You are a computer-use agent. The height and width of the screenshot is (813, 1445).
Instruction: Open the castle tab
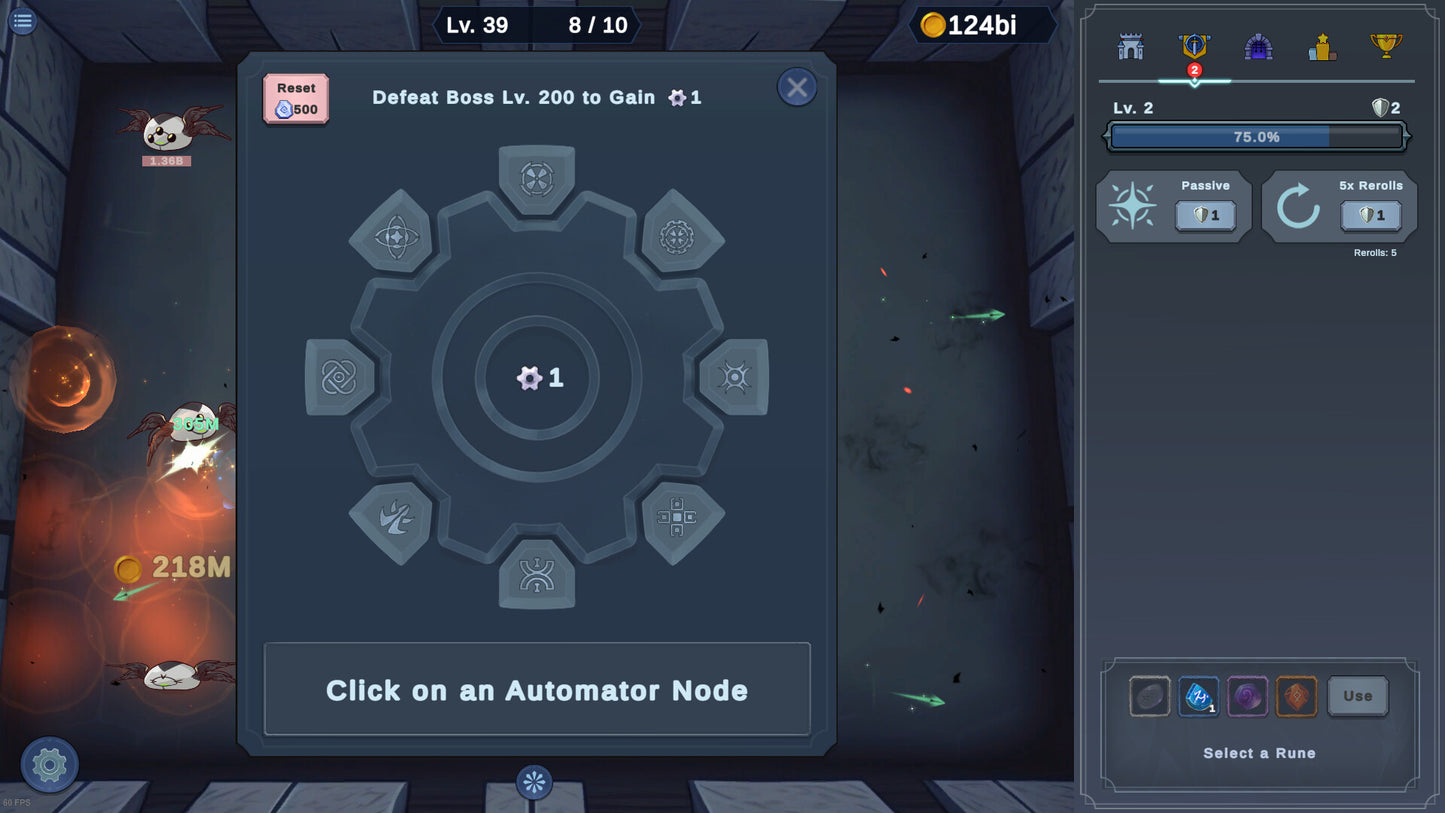point(1131,47)
